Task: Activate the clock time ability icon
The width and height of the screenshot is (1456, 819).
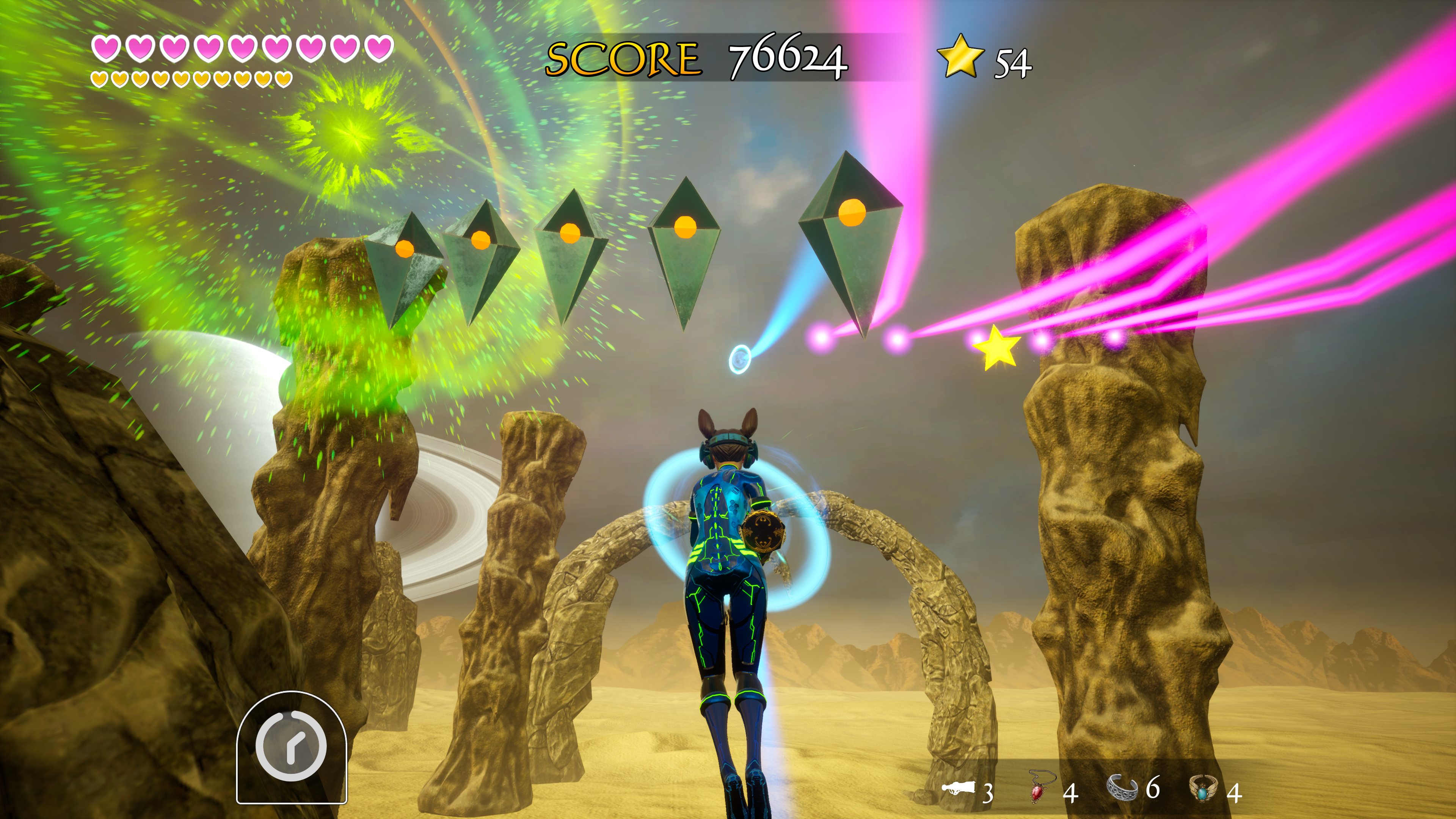Action: click(291, 746)
